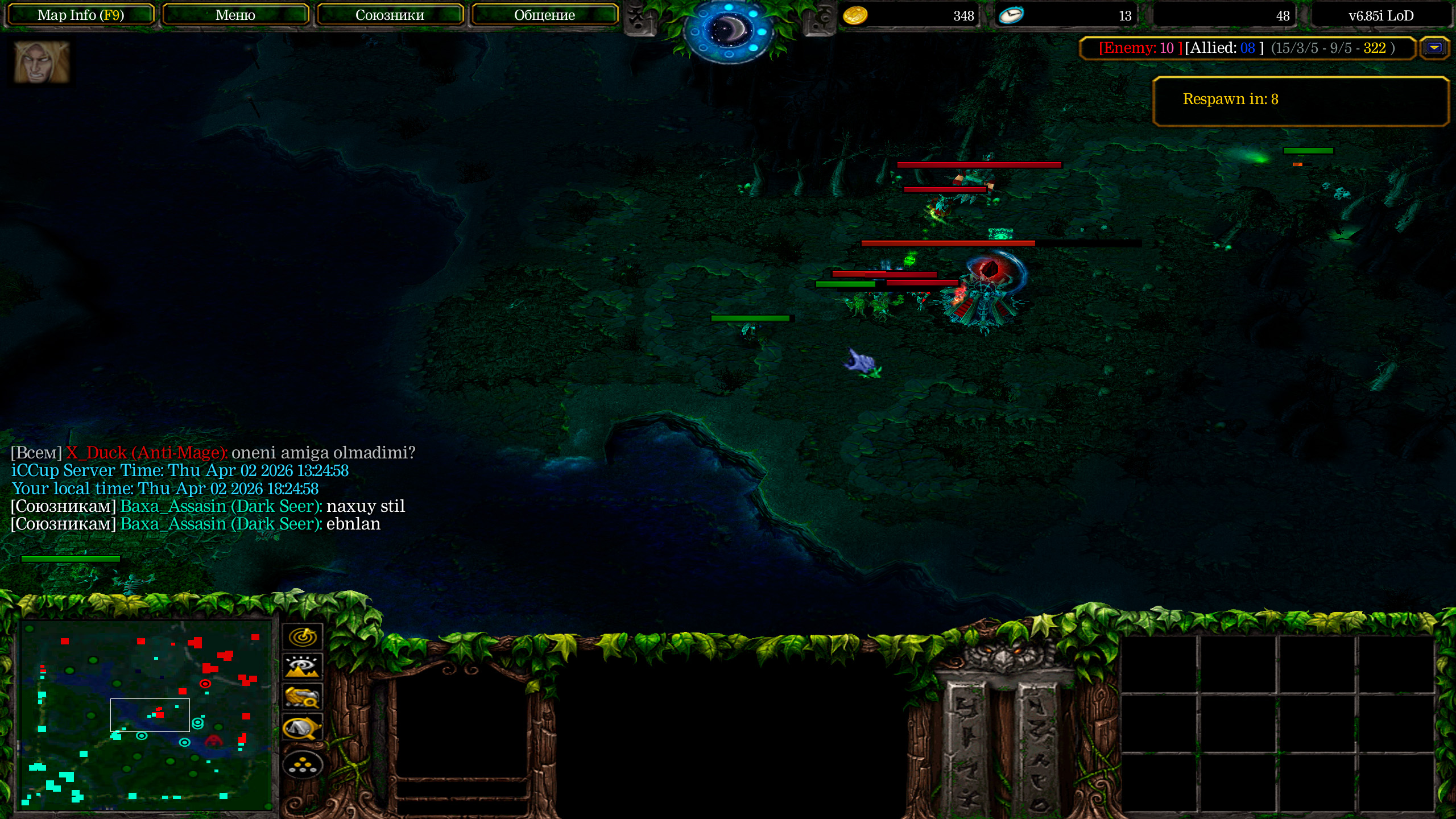Collapse the scoreboard with the arrow button
This screenshot has width=1456, height=819.
pyautogui.click(x=1434, y=48)
